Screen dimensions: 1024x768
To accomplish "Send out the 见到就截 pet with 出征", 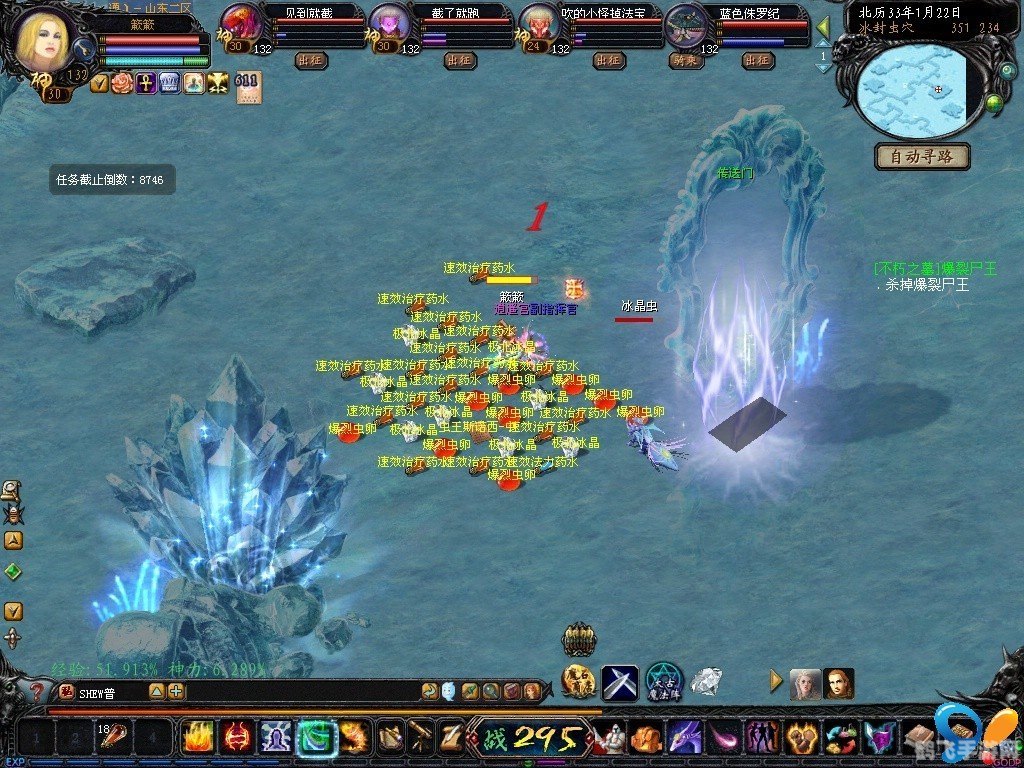I will click(x=311, y=61).
